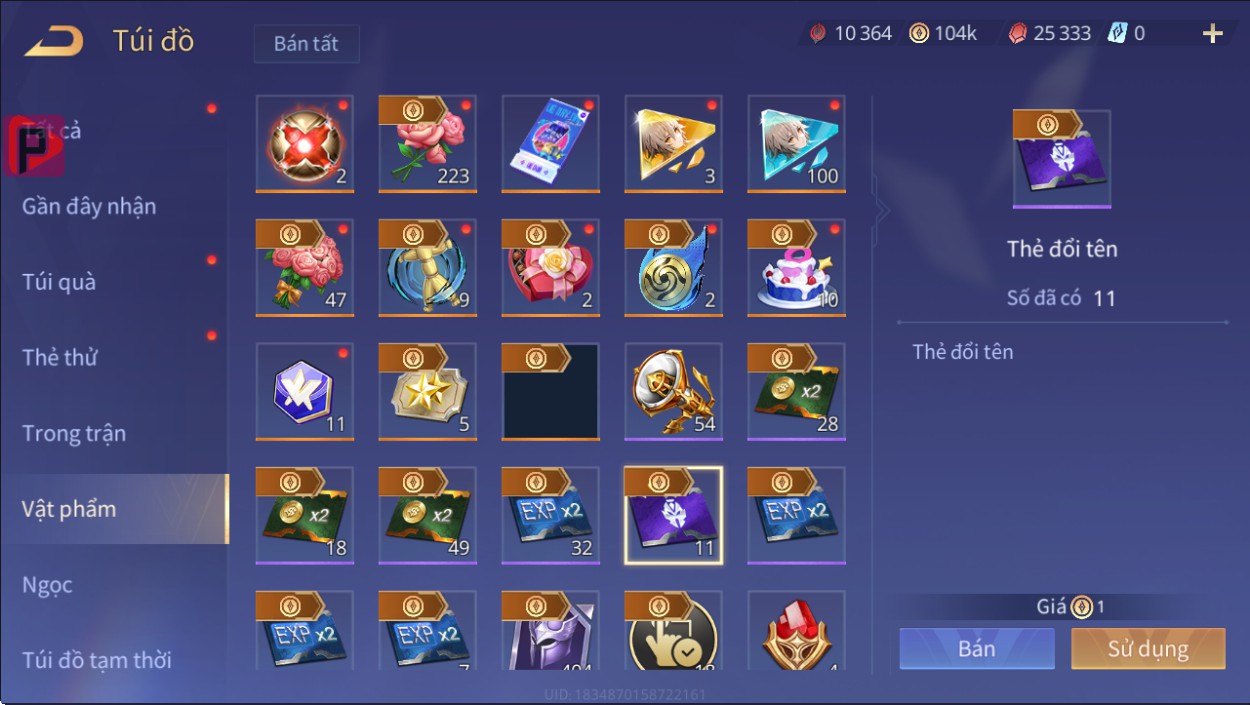Choose the heart-shaped chocolate box item

point(550,267)
